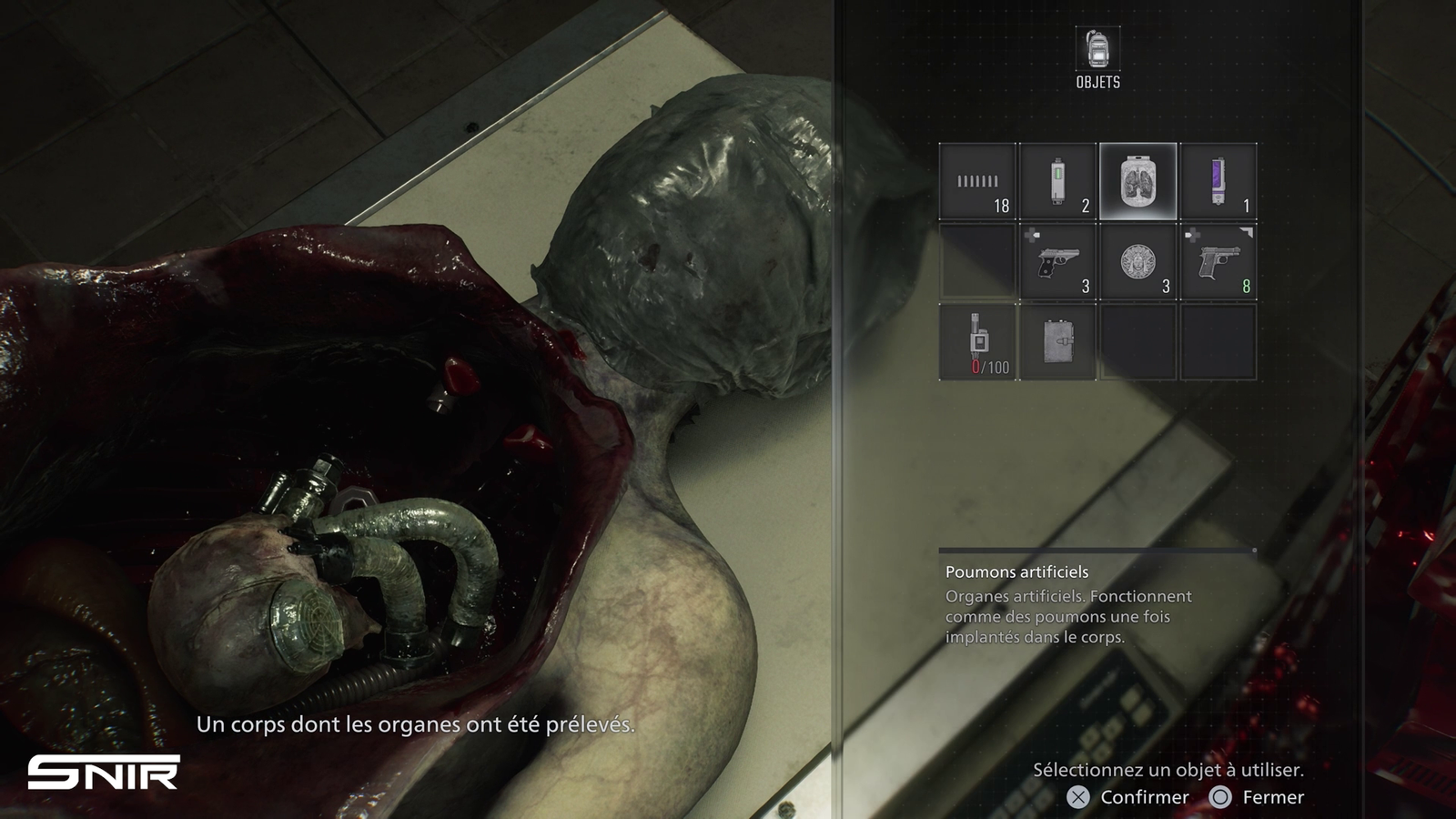The image size is (1456, 819).
Task: Choose the artificial lungs jar
Action: (1137, 181)
